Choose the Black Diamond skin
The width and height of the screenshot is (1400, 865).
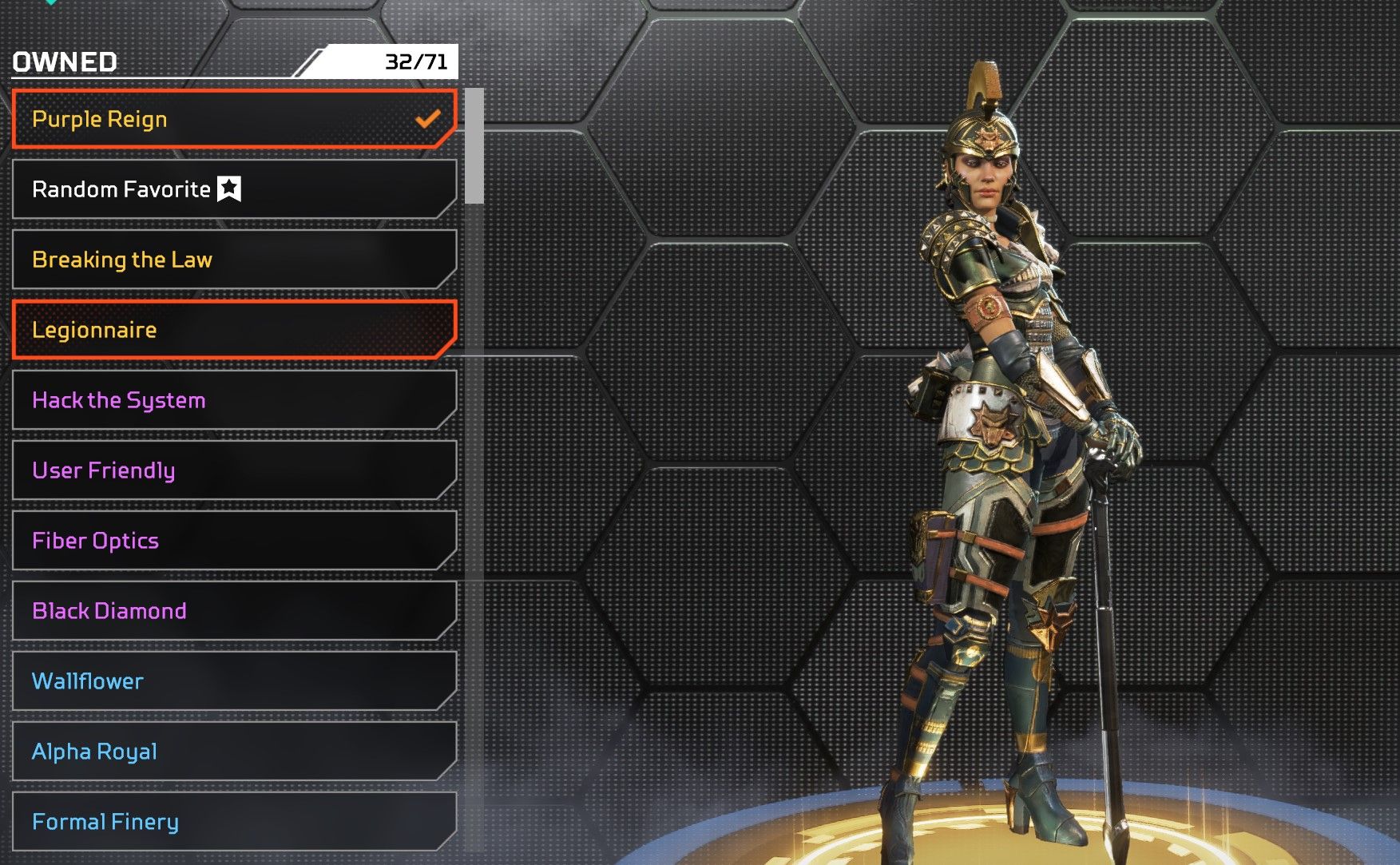(233, 611)
